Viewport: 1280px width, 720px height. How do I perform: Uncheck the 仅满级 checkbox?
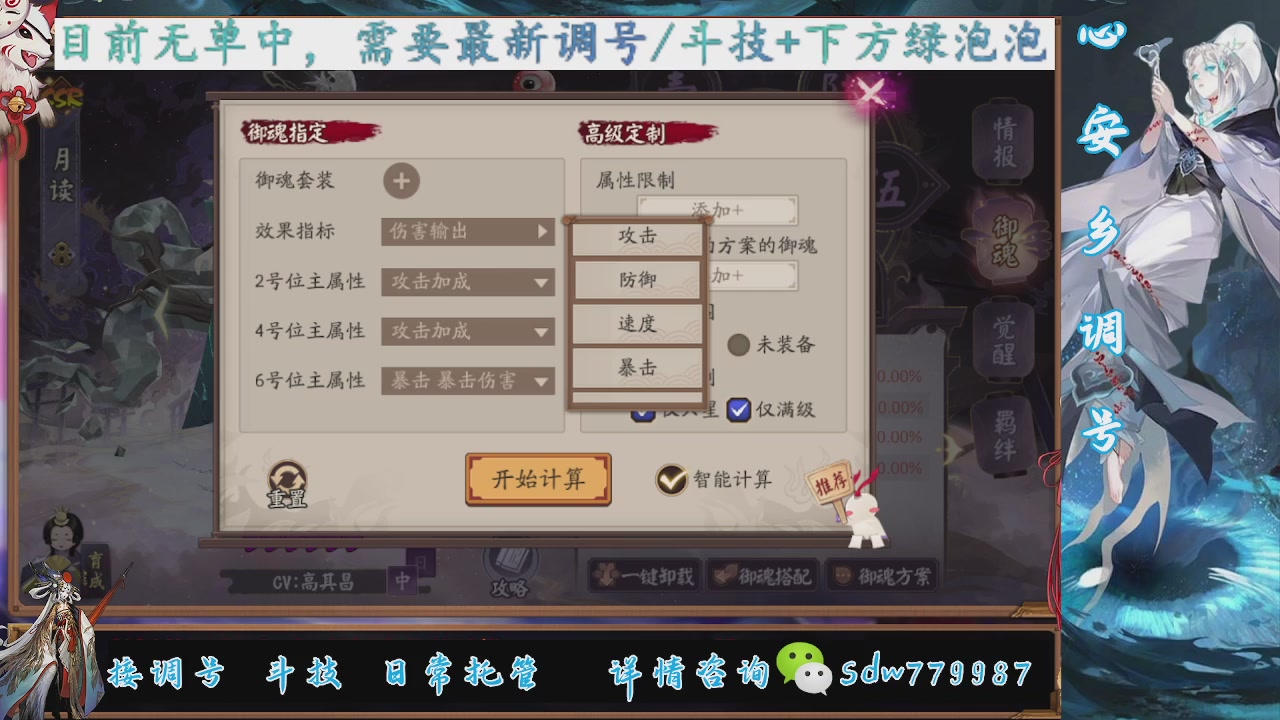[738, 409]
